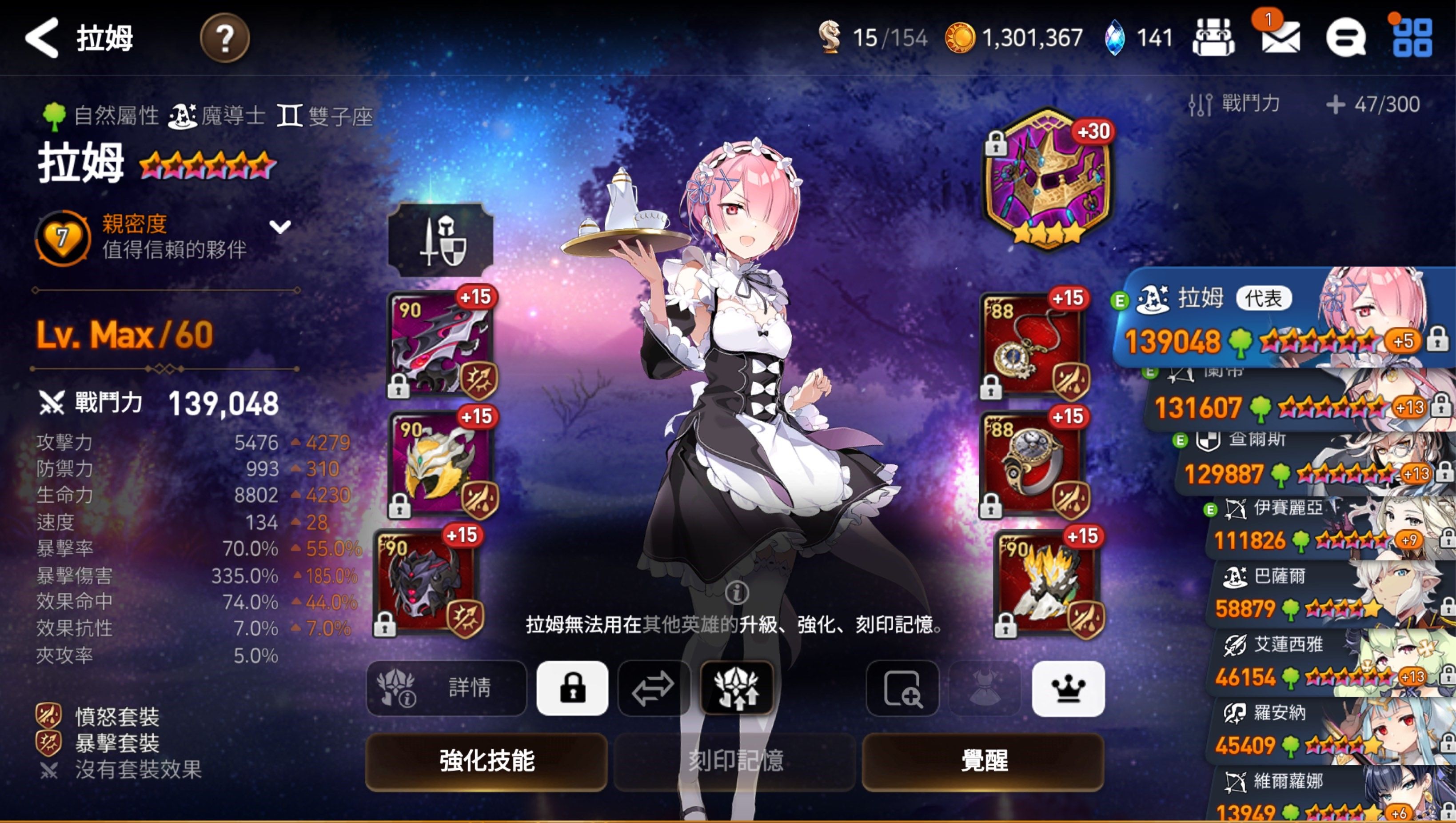The height and width of the screenshot is (823, 1456).
Task: Select the golden helmet equipment slot
Action: tap(441, 462)
